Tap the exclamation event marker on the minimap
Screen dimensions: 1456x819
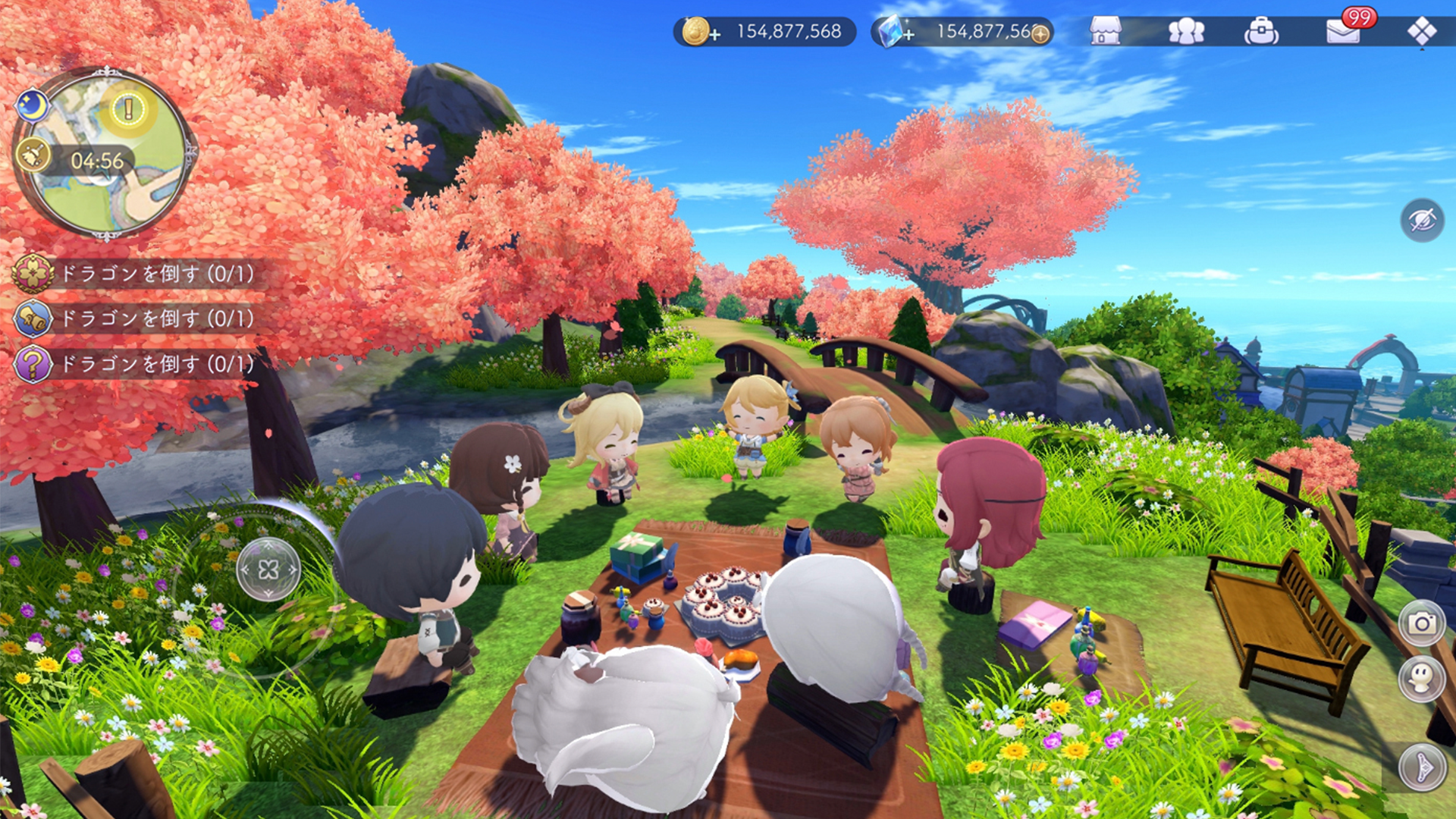[127, 108]
